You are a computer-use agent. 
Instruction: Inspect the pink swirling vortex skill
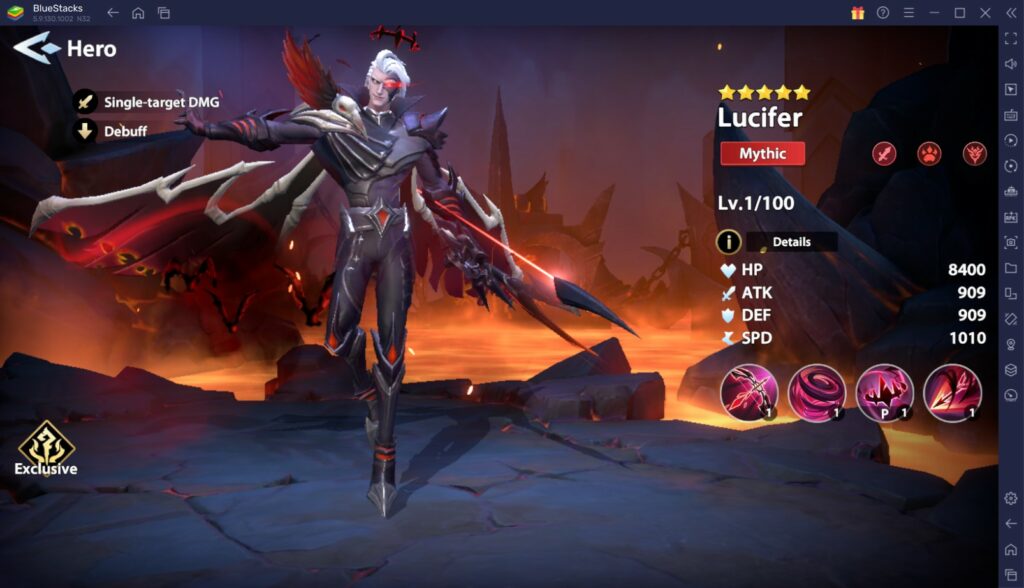click(x=816, y=391)
